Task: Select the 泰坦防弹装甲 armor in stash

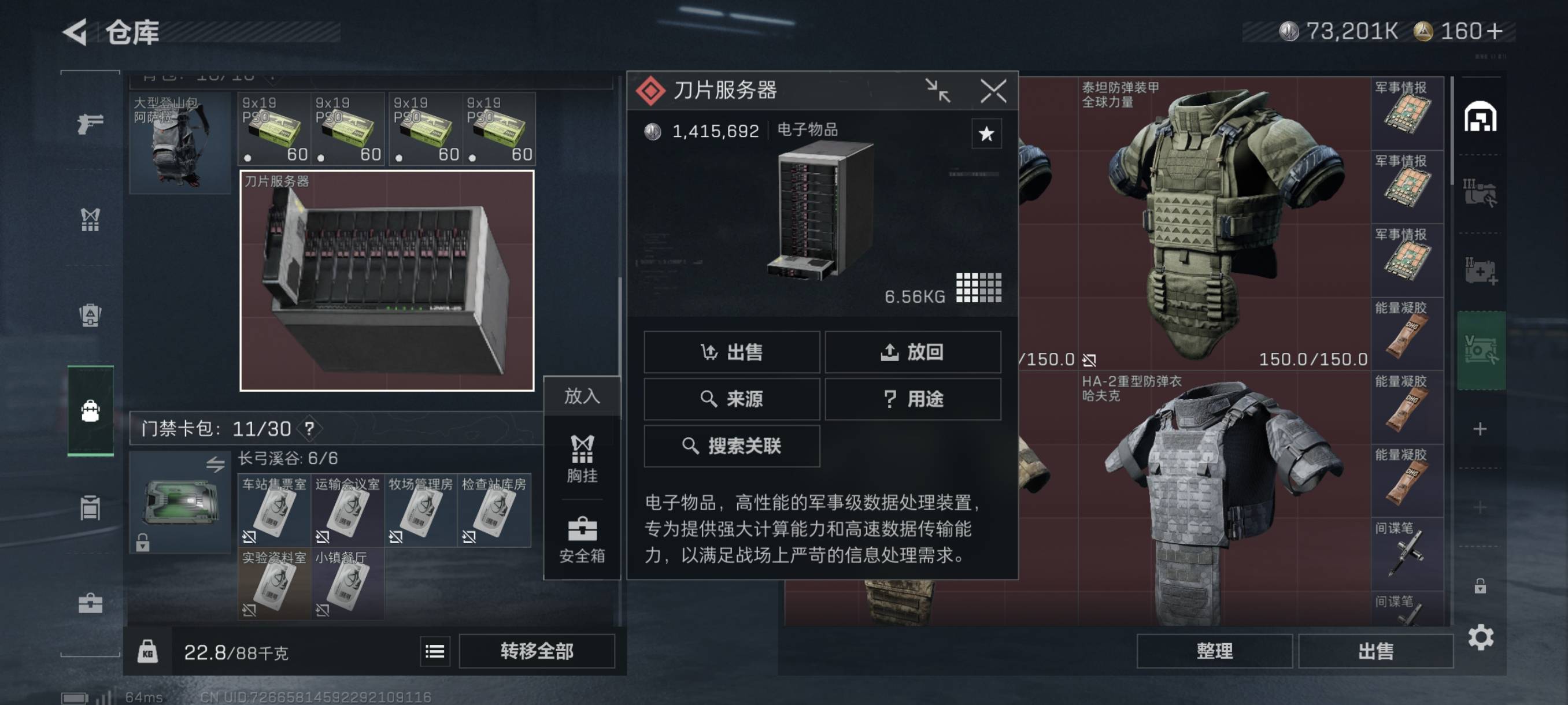Action: pos(1223,222)
